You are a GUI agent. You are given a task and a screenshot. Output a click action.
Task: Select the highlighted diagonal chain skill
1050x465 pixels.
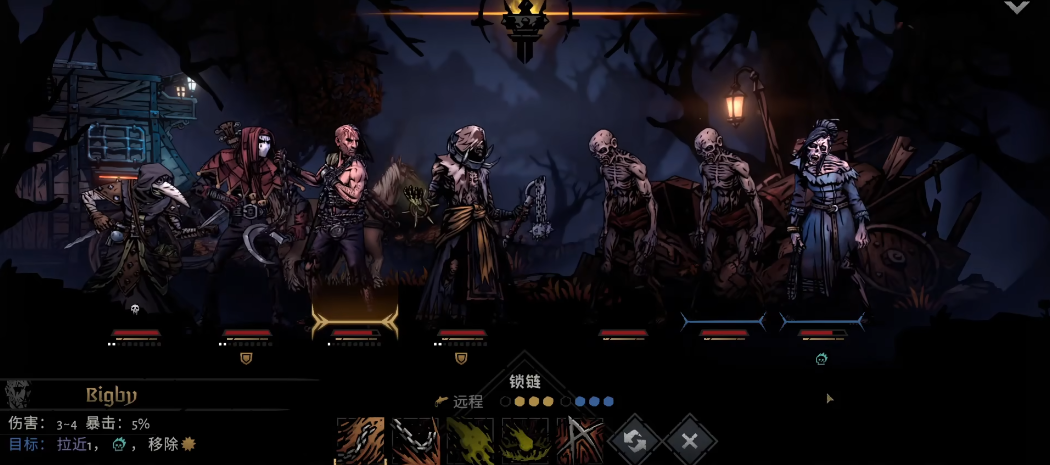tap(359, 441)
